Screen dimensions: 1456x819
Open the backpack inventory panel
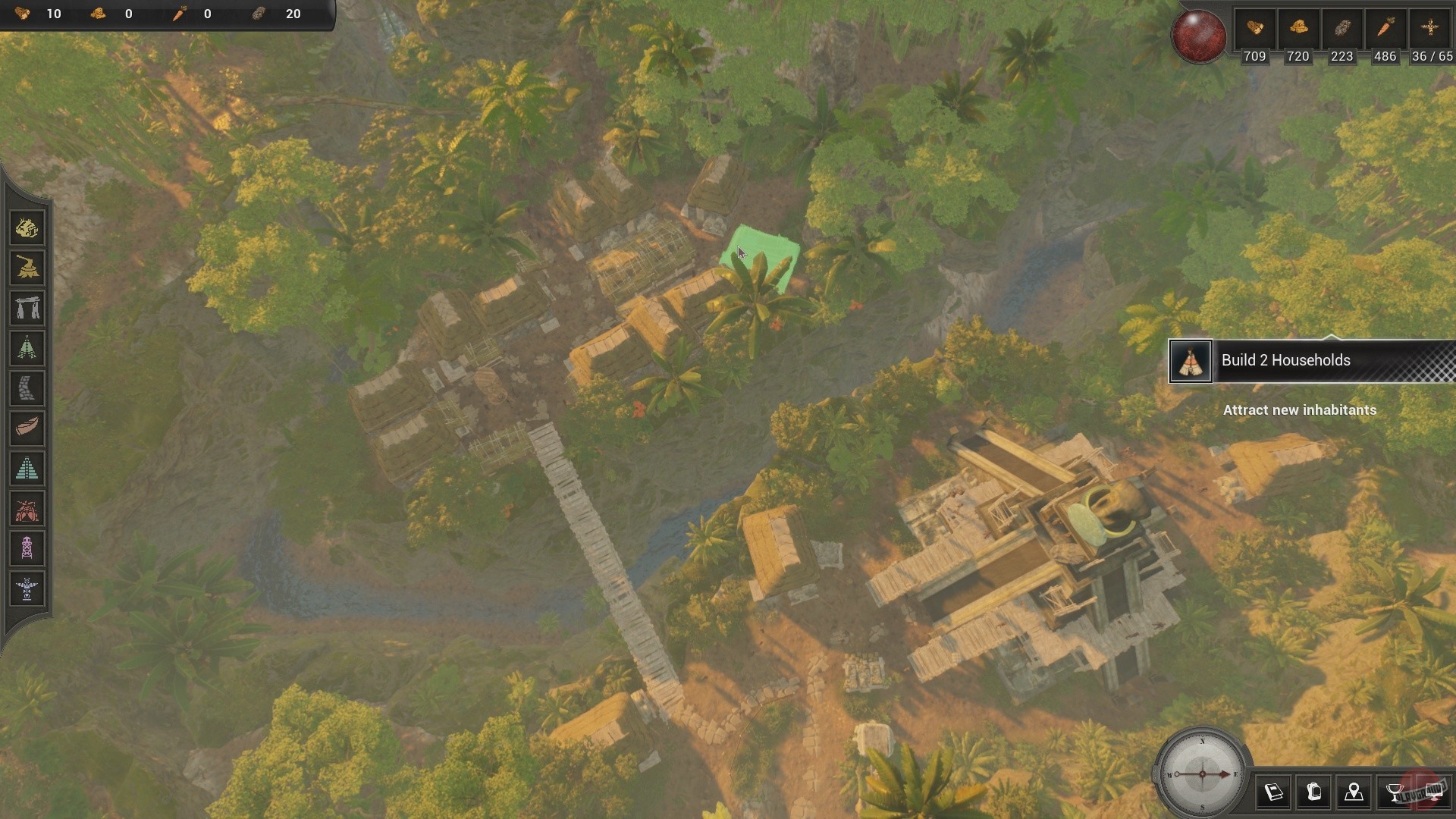1314,793
